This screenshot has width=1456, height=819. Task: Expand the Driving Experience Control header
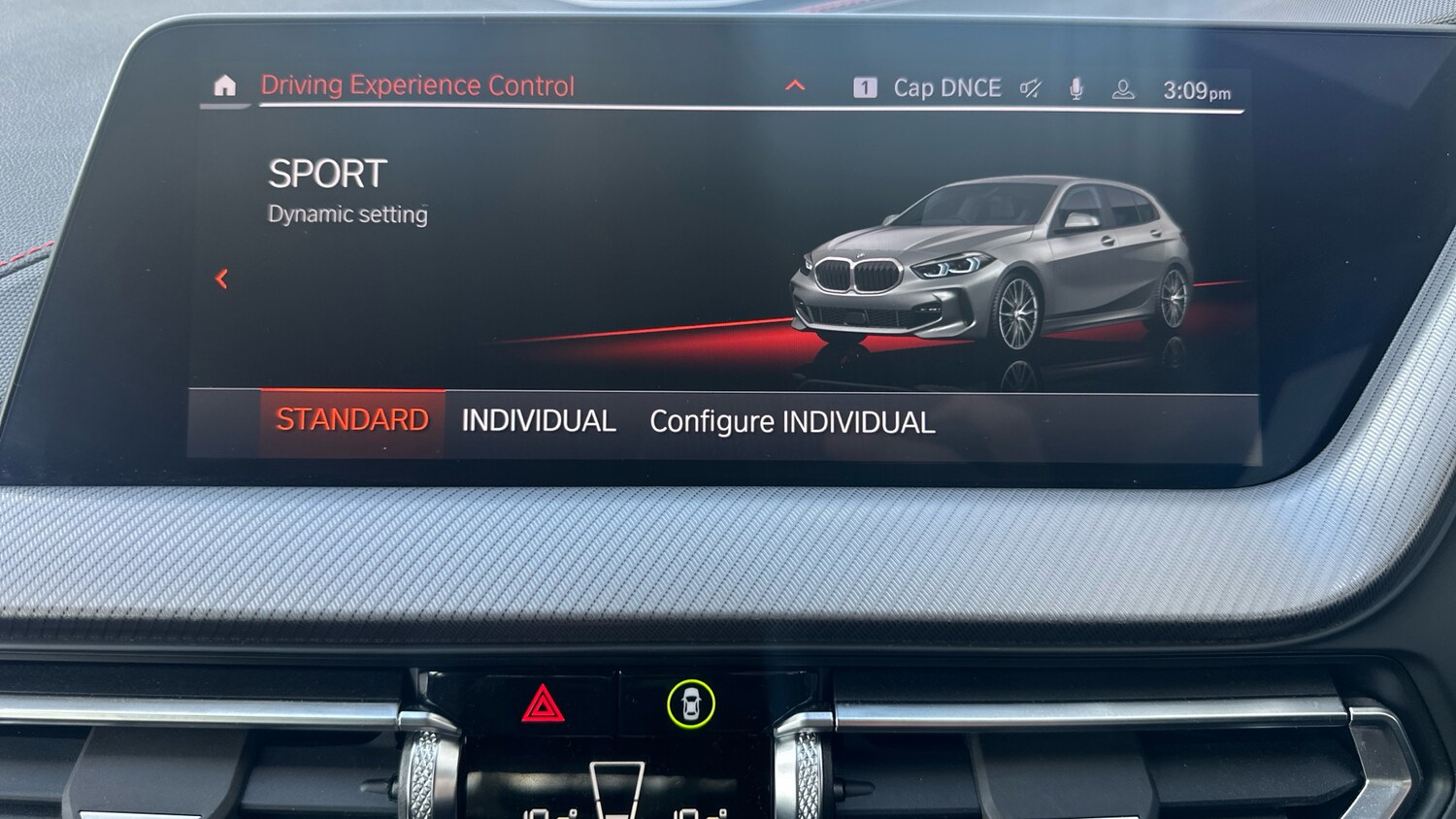[796, 84]
